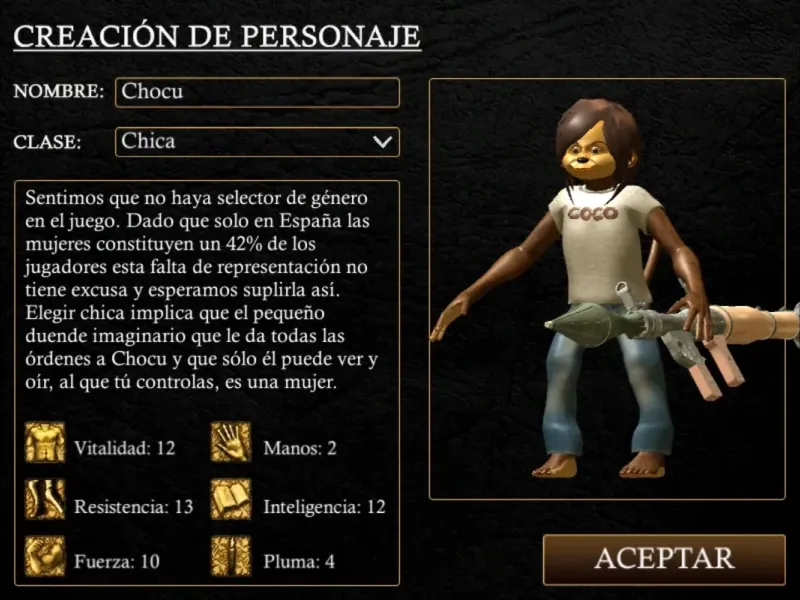This screenshot has width=800, height=600.
Task: Open the Clase dropdown showing Chica
Action: (257, 142)
